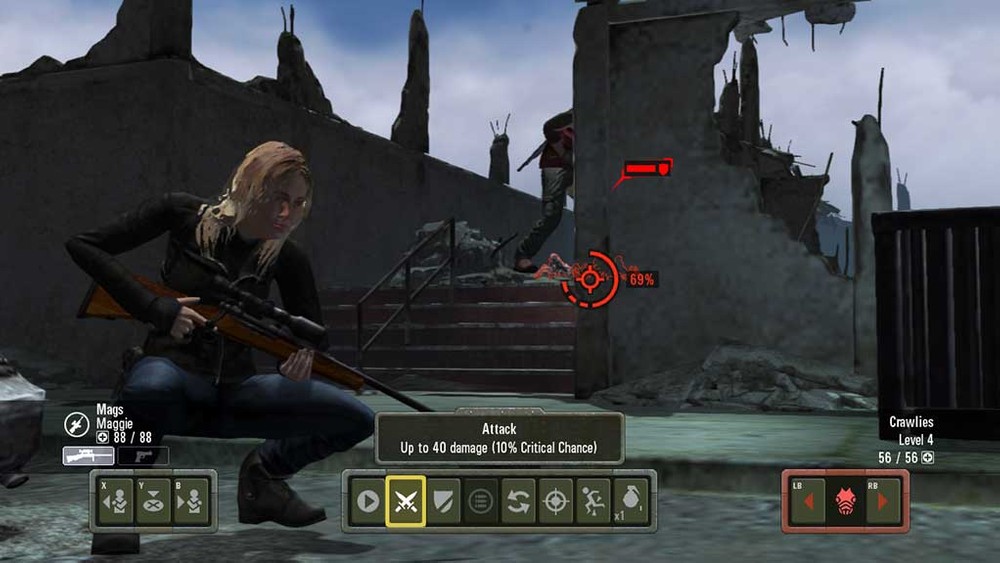The image size is (1000, 563).
Task: Click the middle squad command button
Action: [153, 501]
